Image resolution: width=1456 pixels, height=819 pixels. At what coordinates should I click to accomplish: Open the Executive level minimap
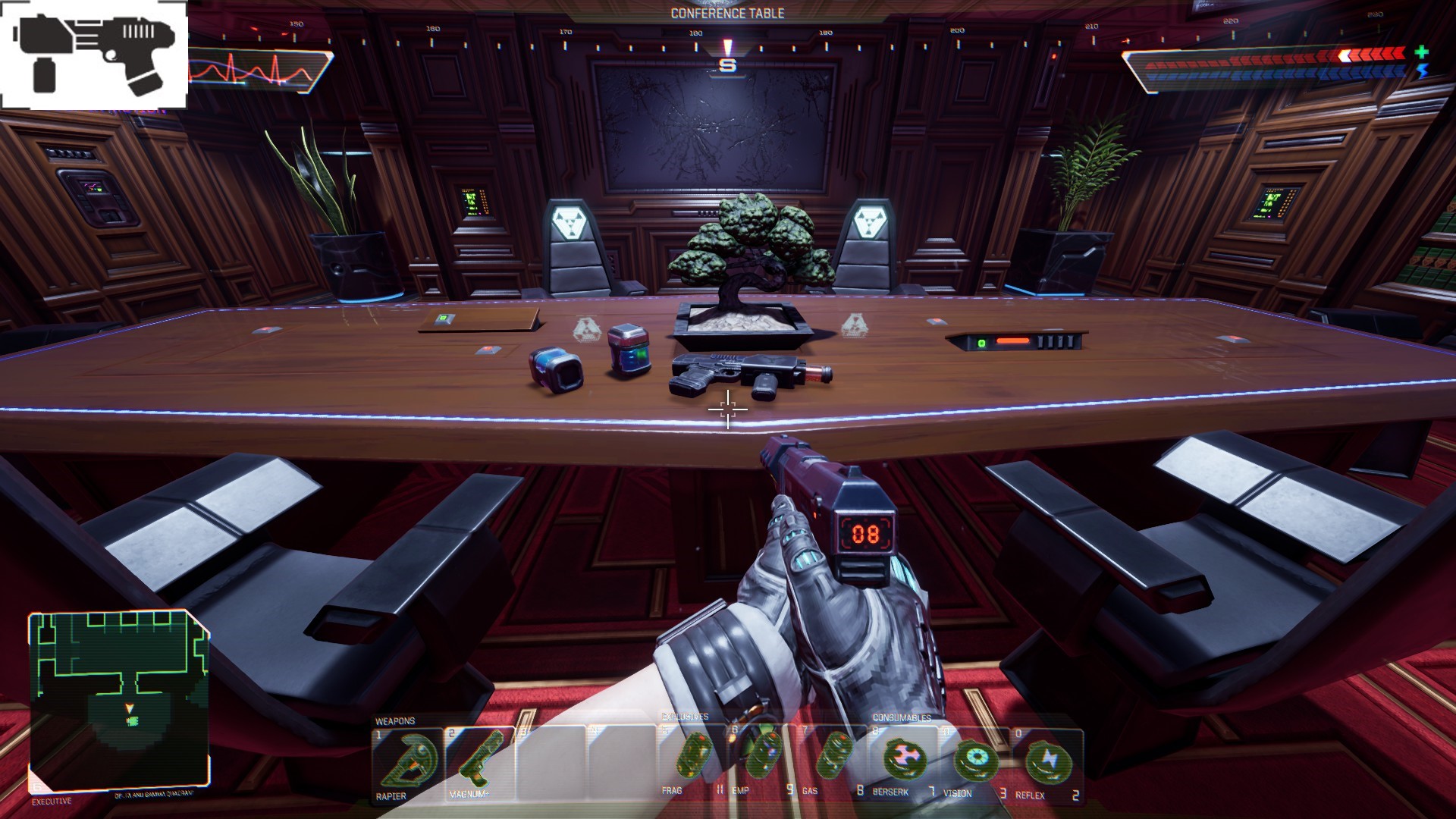tap(119, 700)
